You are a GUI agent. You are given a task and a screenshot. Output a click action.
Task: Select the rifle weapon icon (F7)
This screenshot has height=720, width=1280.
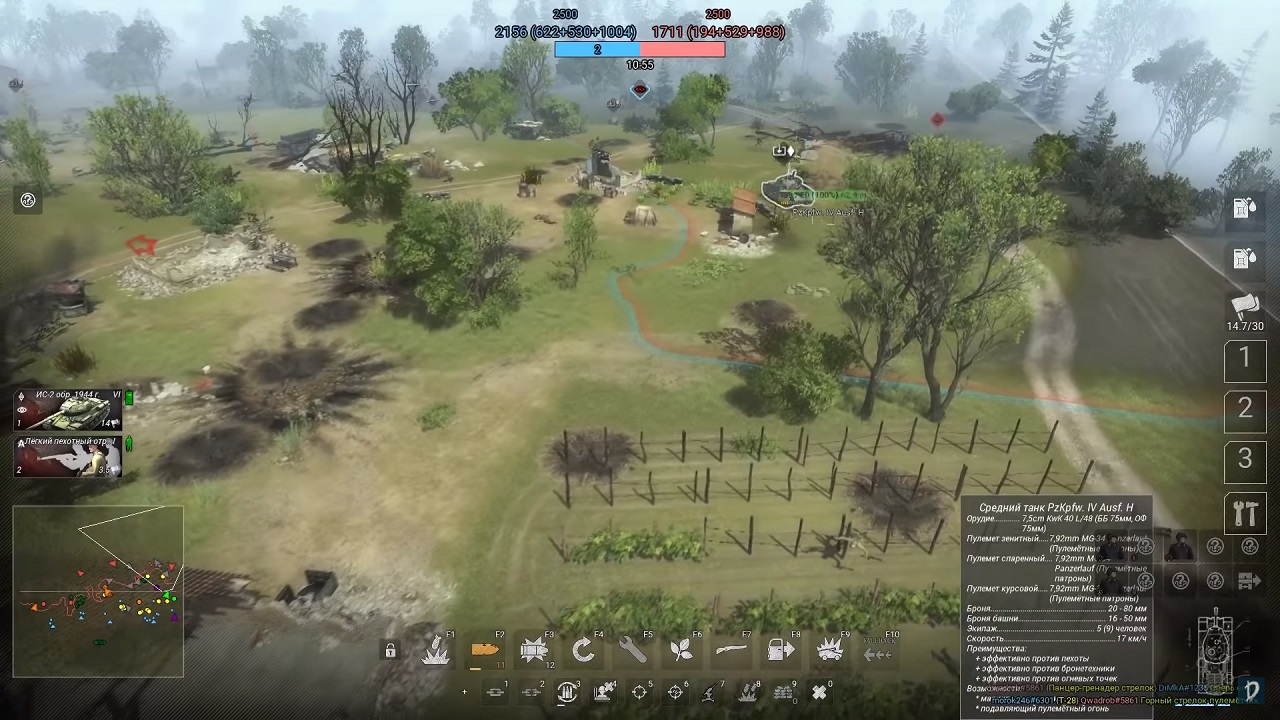[730, 651]
